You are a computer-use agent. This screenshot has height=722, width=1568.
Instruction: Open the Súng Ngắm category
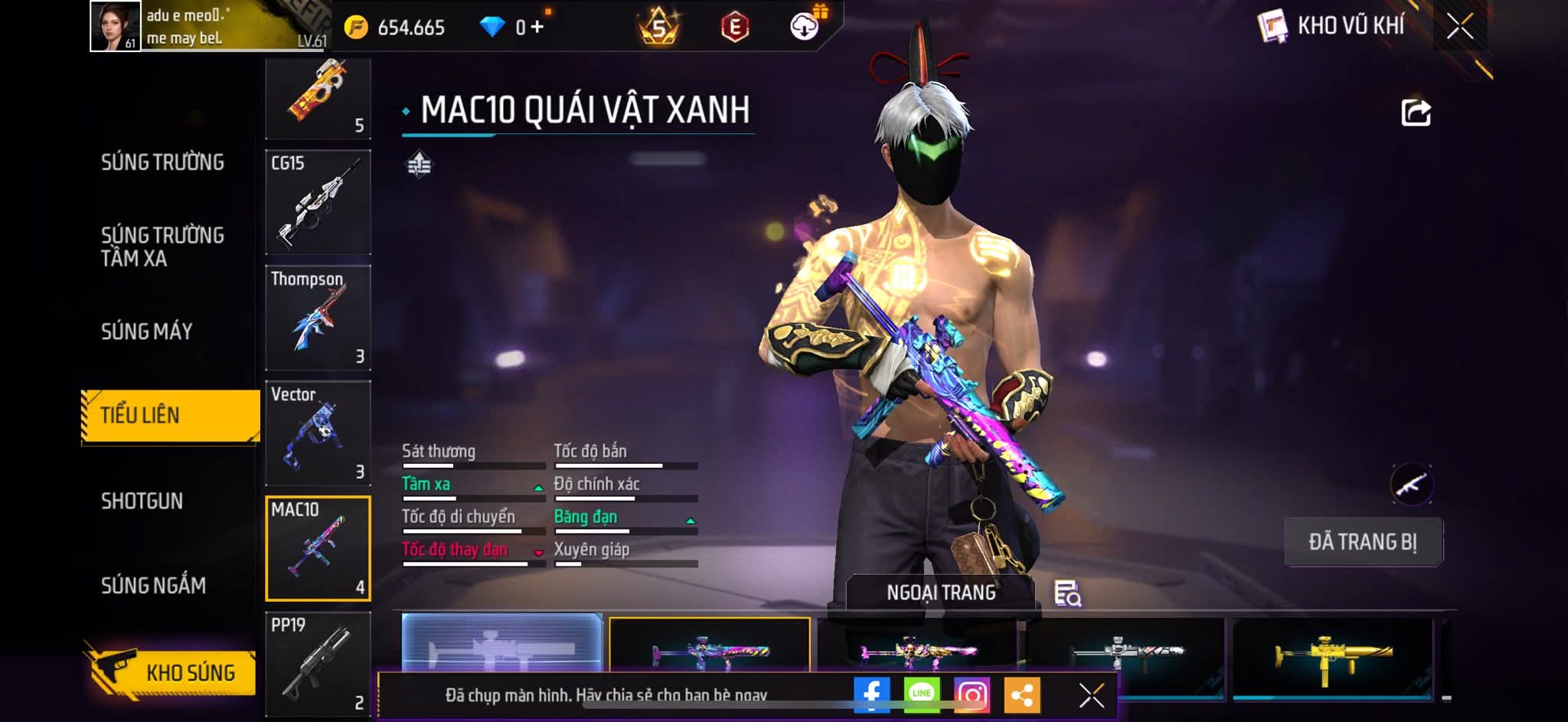point(153,586)
